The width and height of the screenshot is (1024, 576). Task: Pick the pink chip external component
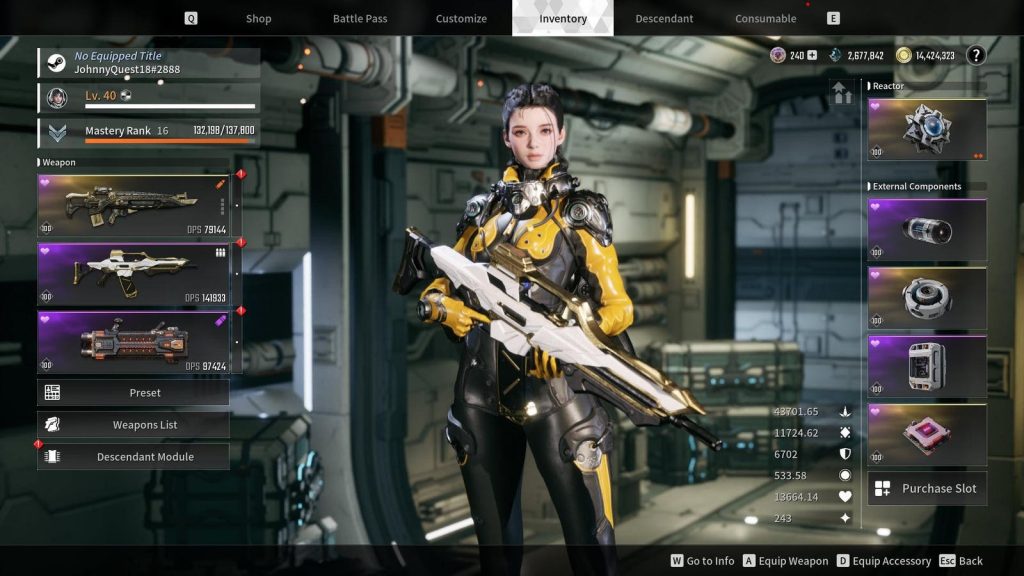927,434
